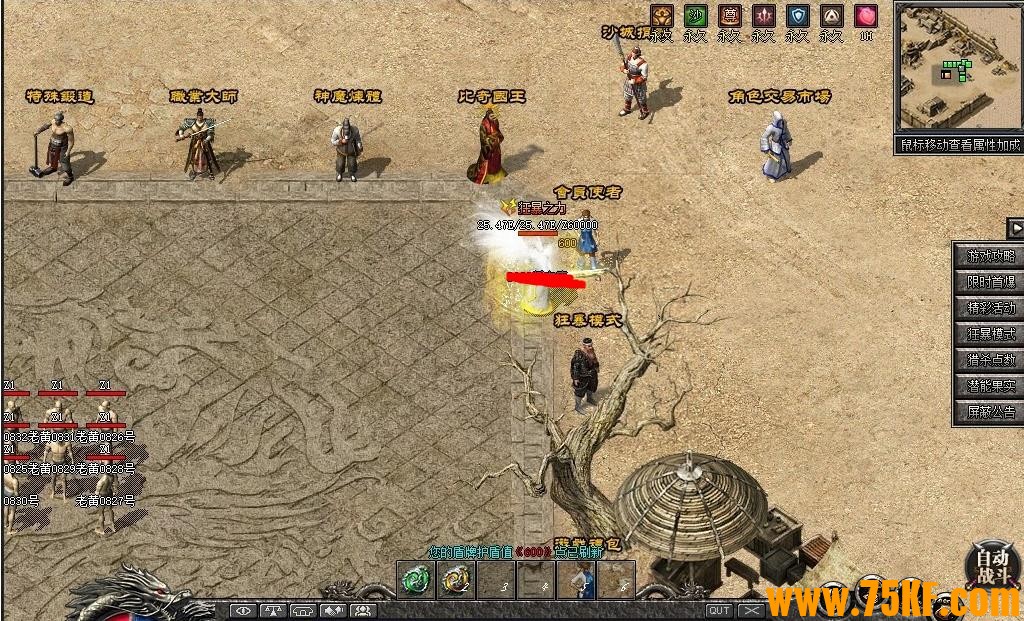Activate the 狂暴模式 button in side menu
1024x621 pixels.
990,334
